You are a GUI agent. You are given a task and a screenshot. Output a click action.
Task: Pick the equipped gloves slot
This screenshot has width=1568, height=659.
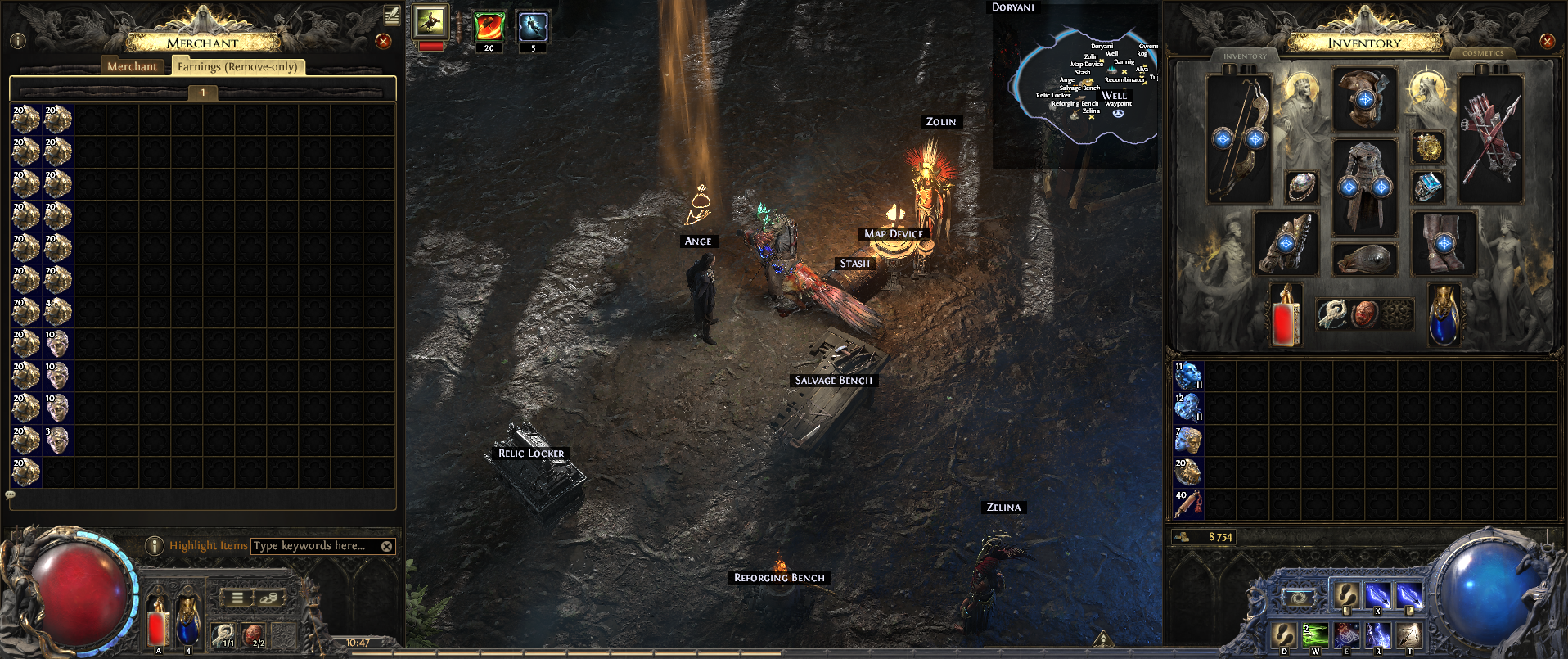tap(1286, 243)
